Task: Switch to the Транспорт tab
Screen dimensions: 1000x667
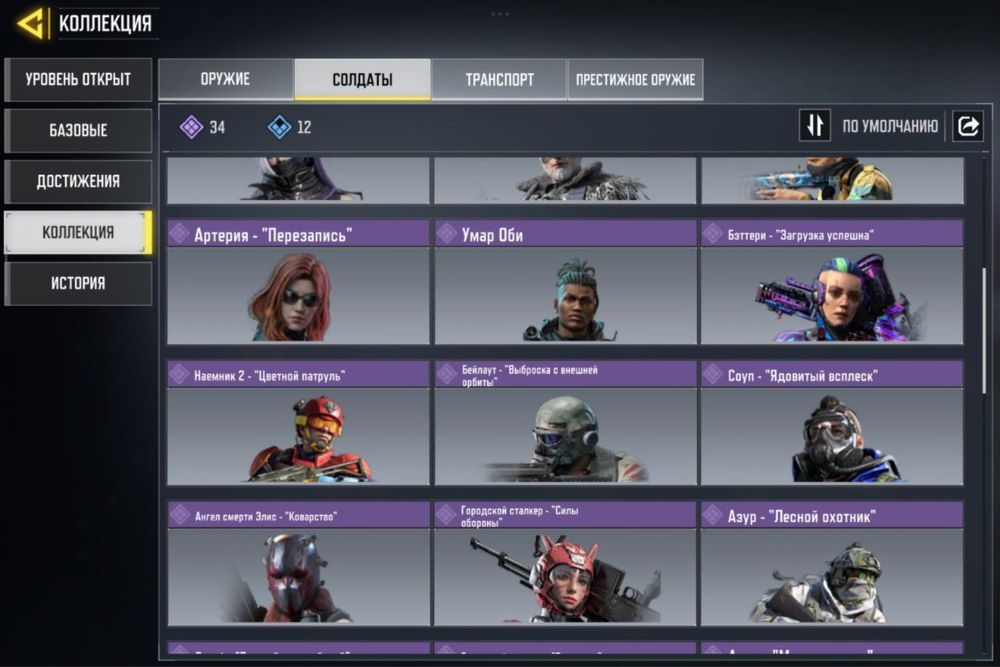Action: (499, 79)
